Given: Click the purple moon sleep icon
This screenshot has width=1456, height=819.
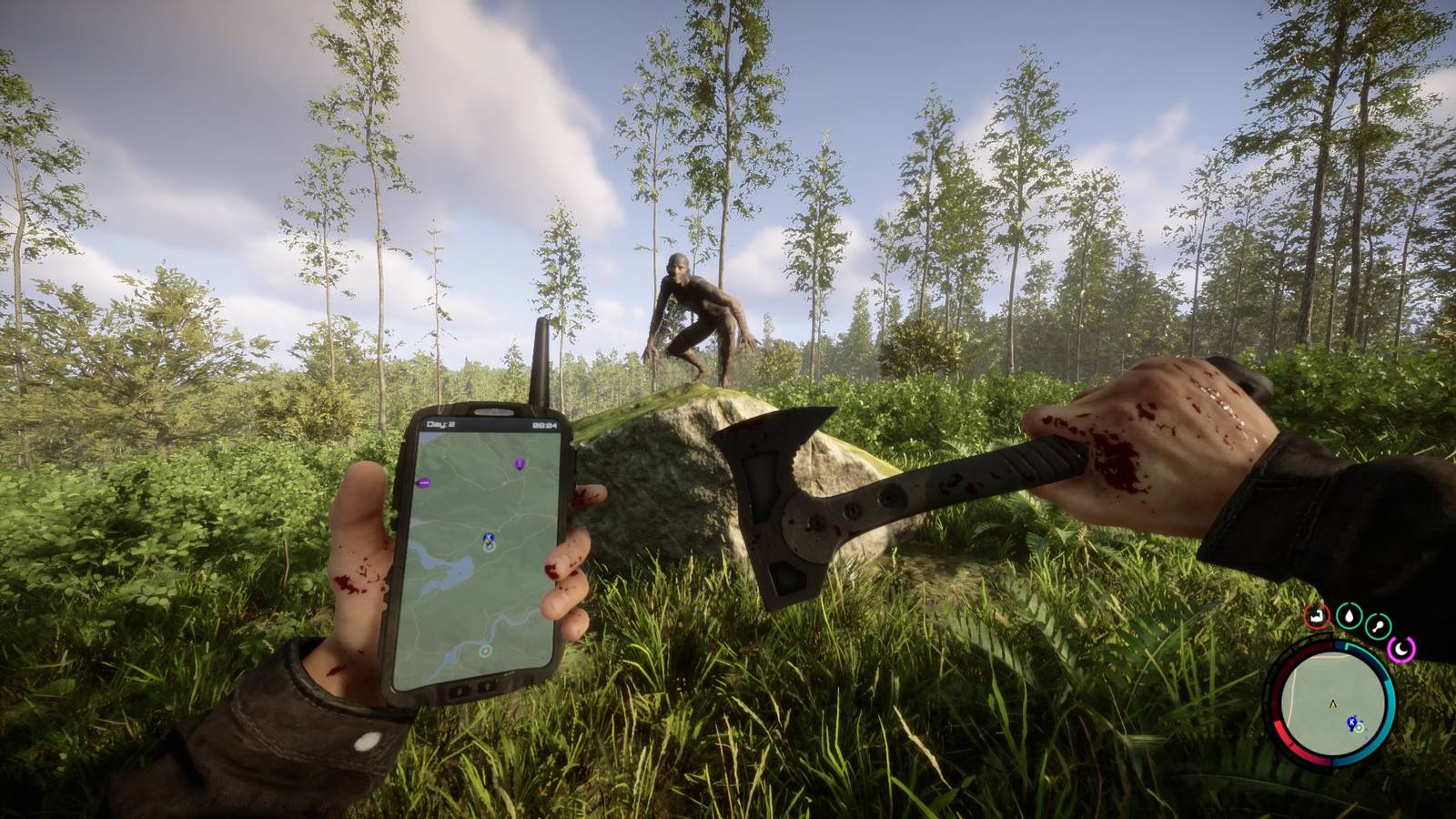Looking at the screenshot, I should 1400,647.
